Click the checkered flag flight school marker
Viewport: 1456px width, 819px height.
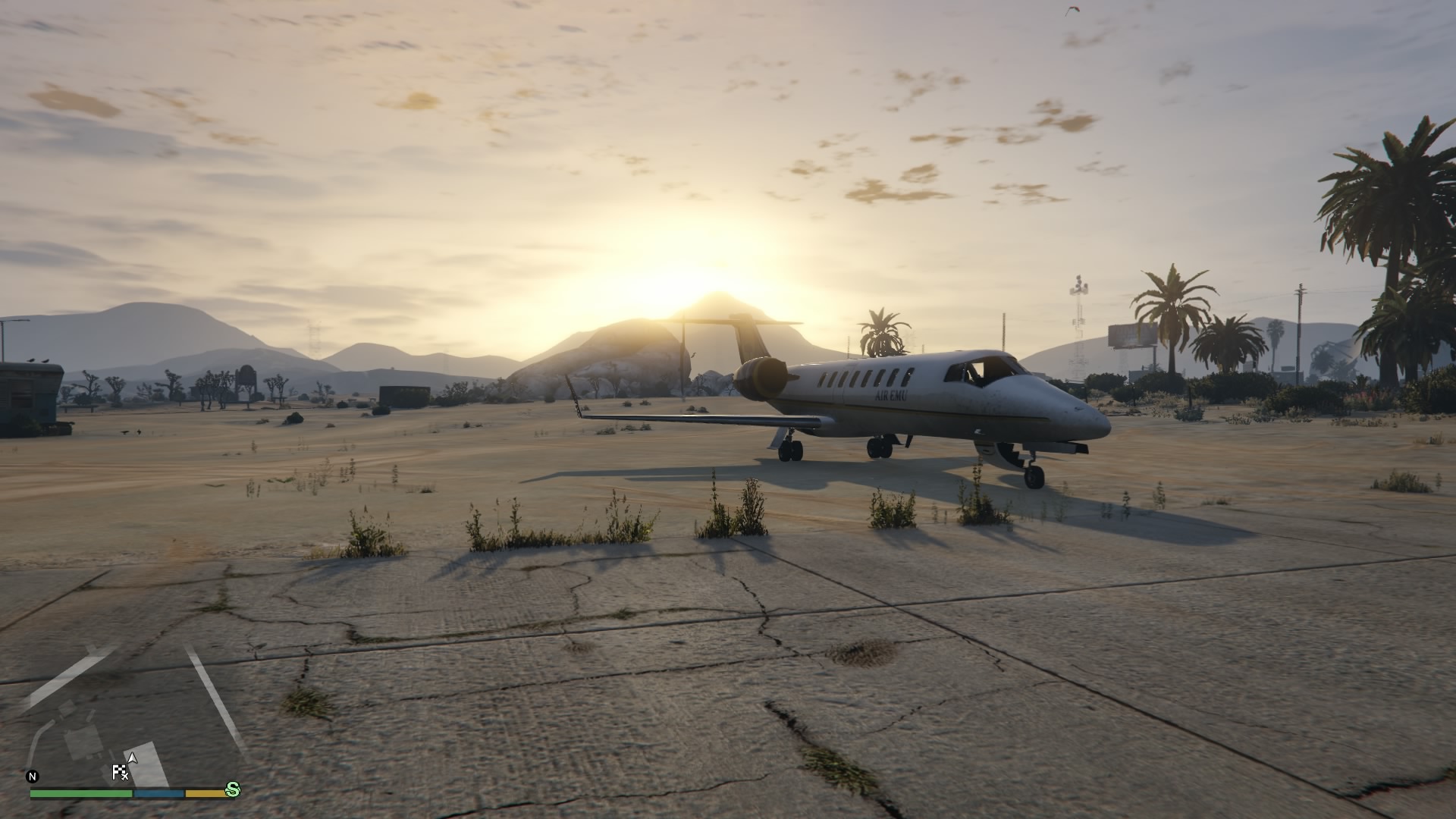coord(119,773)
